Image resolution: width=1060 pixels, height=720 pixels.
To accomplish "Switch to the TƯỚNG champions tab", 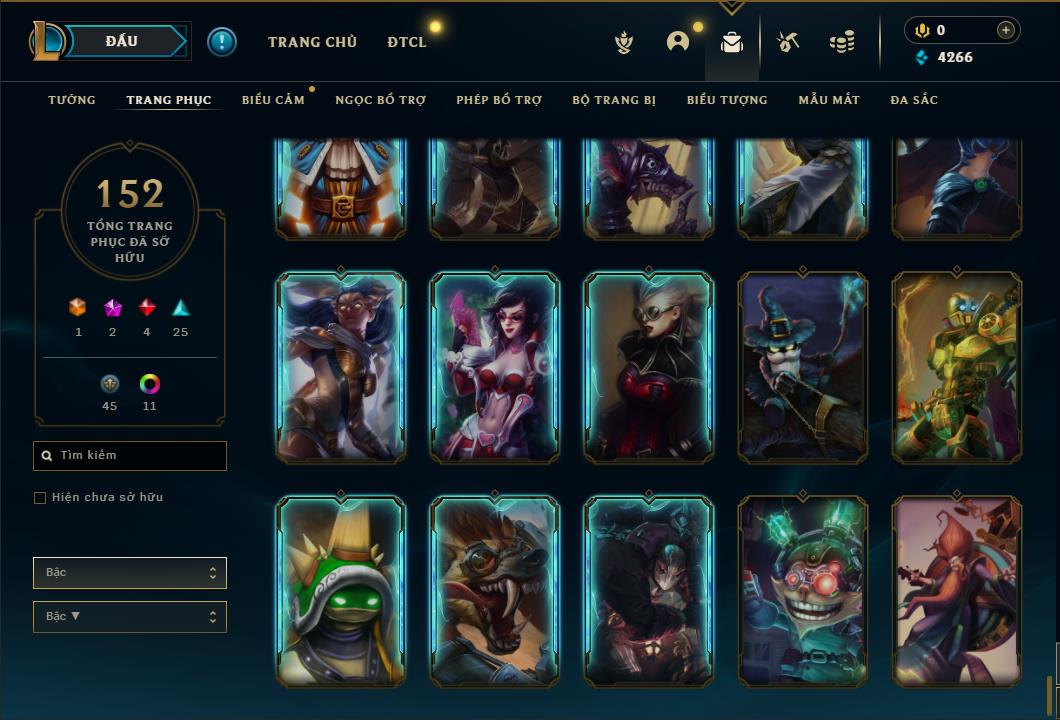I will [72, 100].
